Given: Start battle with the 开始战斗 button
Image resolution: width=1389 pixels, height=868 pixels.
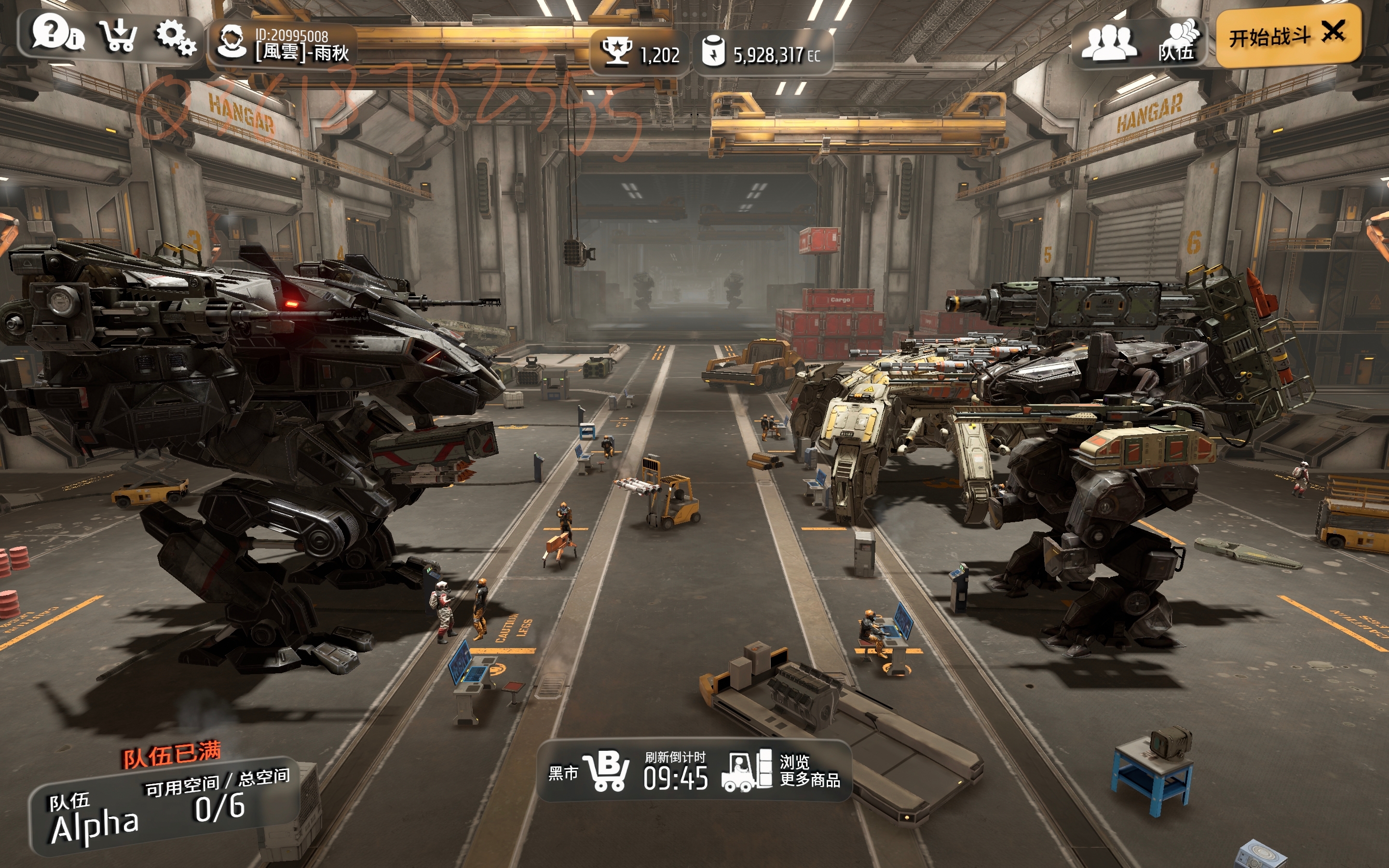Looking at the screenshot, I should [x=1288, y=36].
